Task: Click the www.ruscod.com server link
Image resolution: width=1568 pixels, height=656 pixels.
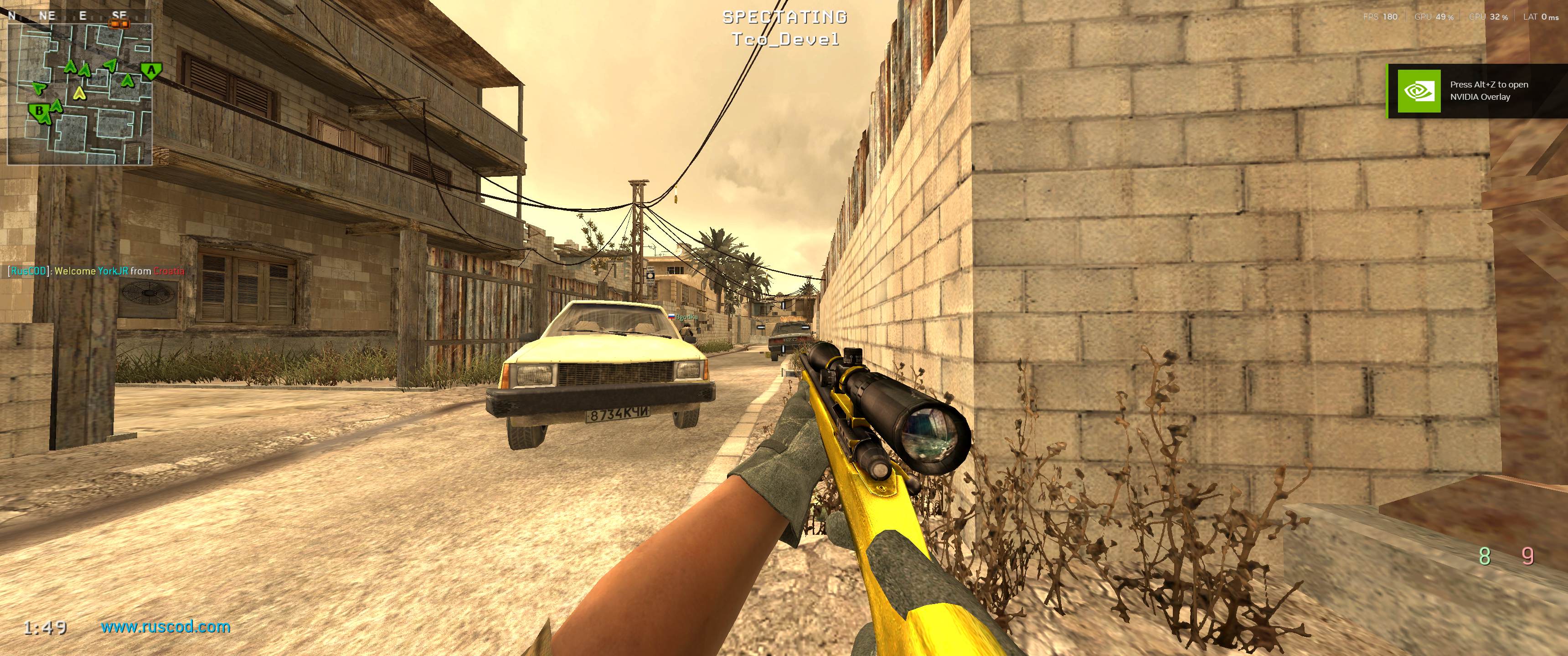Action: [165, 627]
